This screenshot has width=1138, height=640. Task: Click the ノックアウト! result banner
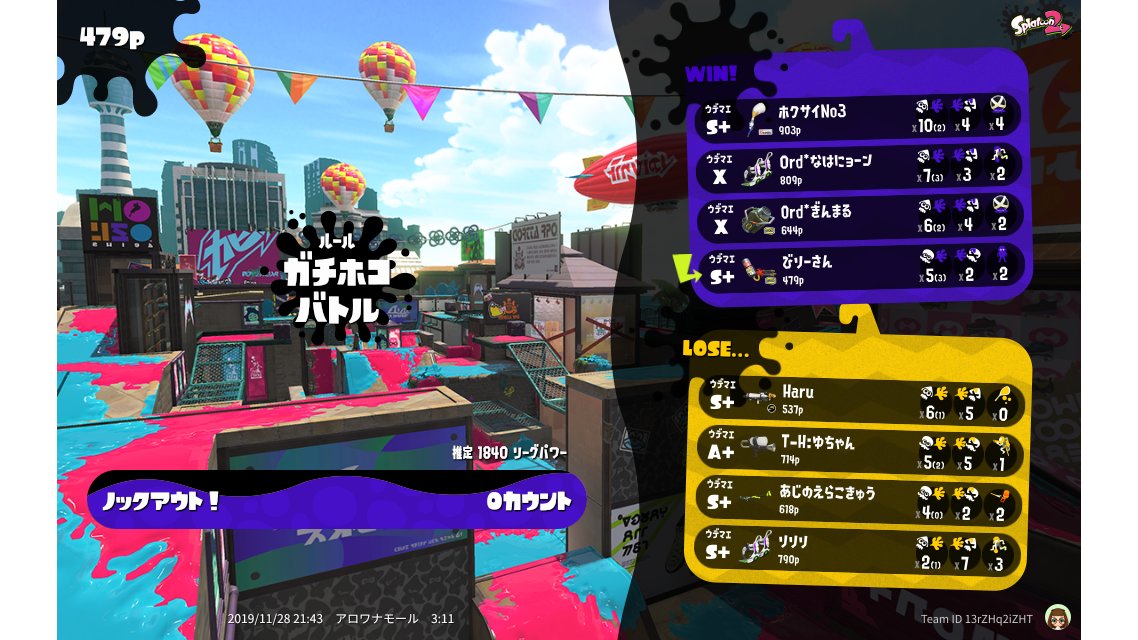(x=337, y=500)
